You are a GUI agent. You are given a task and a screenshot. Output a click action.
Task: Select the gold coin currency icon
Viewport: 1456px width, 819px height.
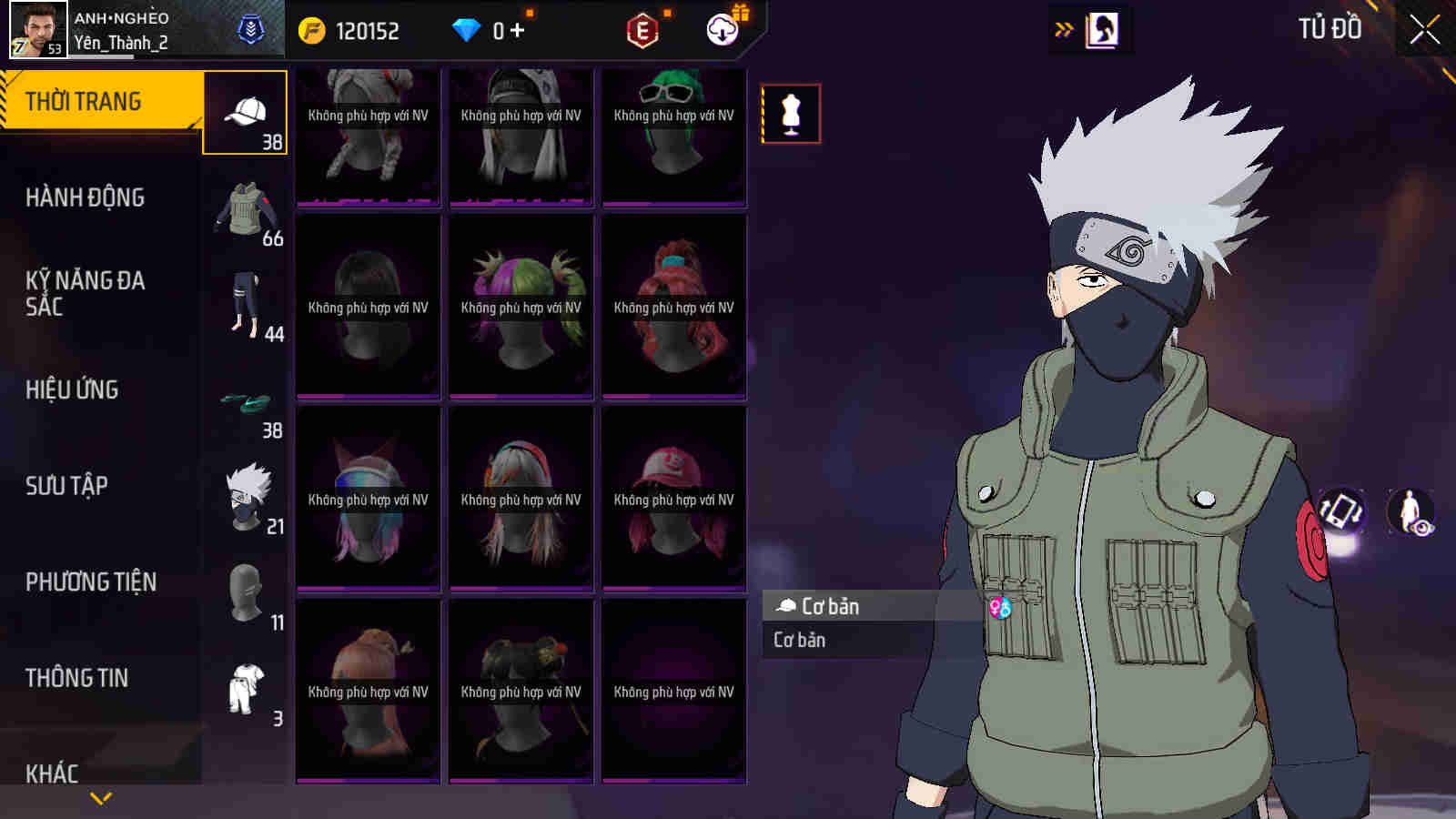coord(310,29)
